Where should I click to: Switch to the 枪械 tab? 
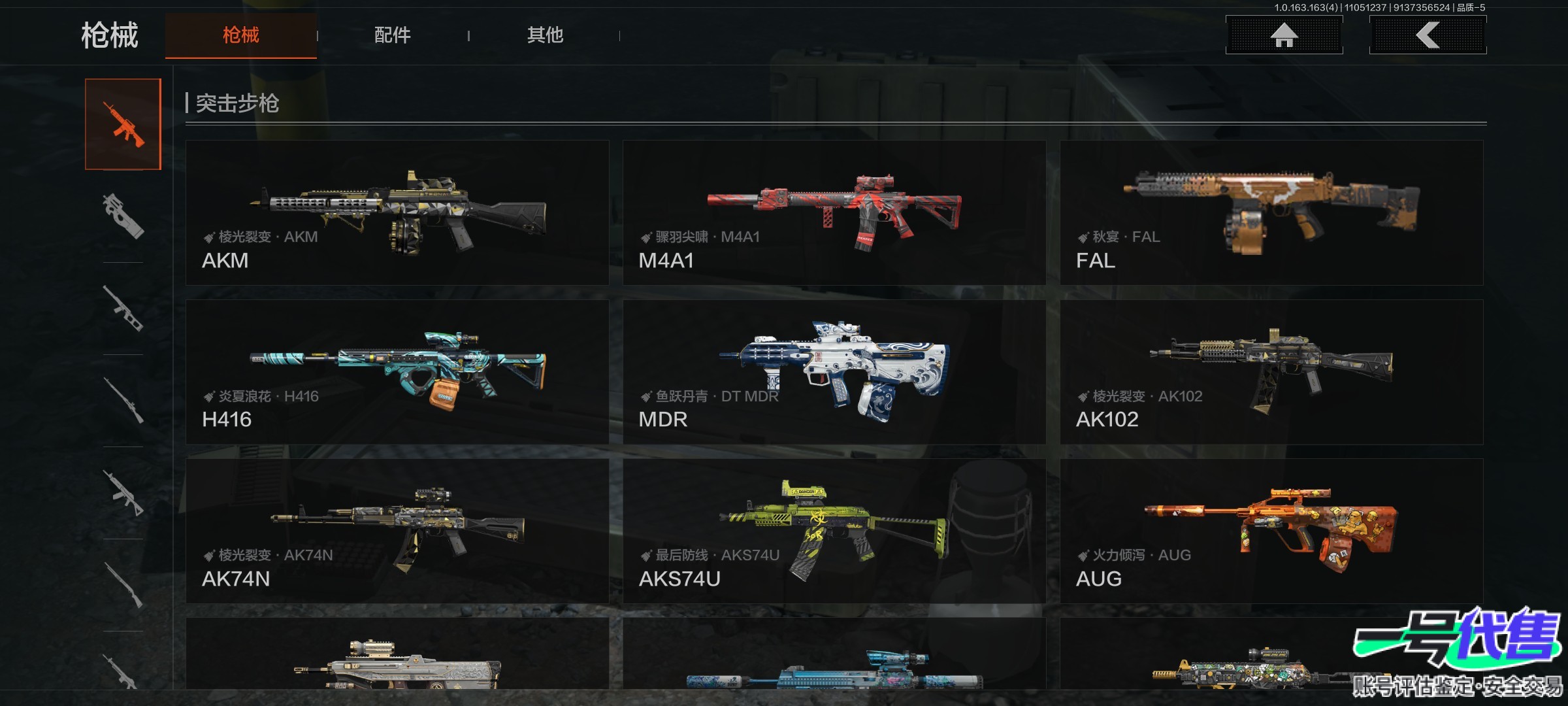click(x=240, y=35)
